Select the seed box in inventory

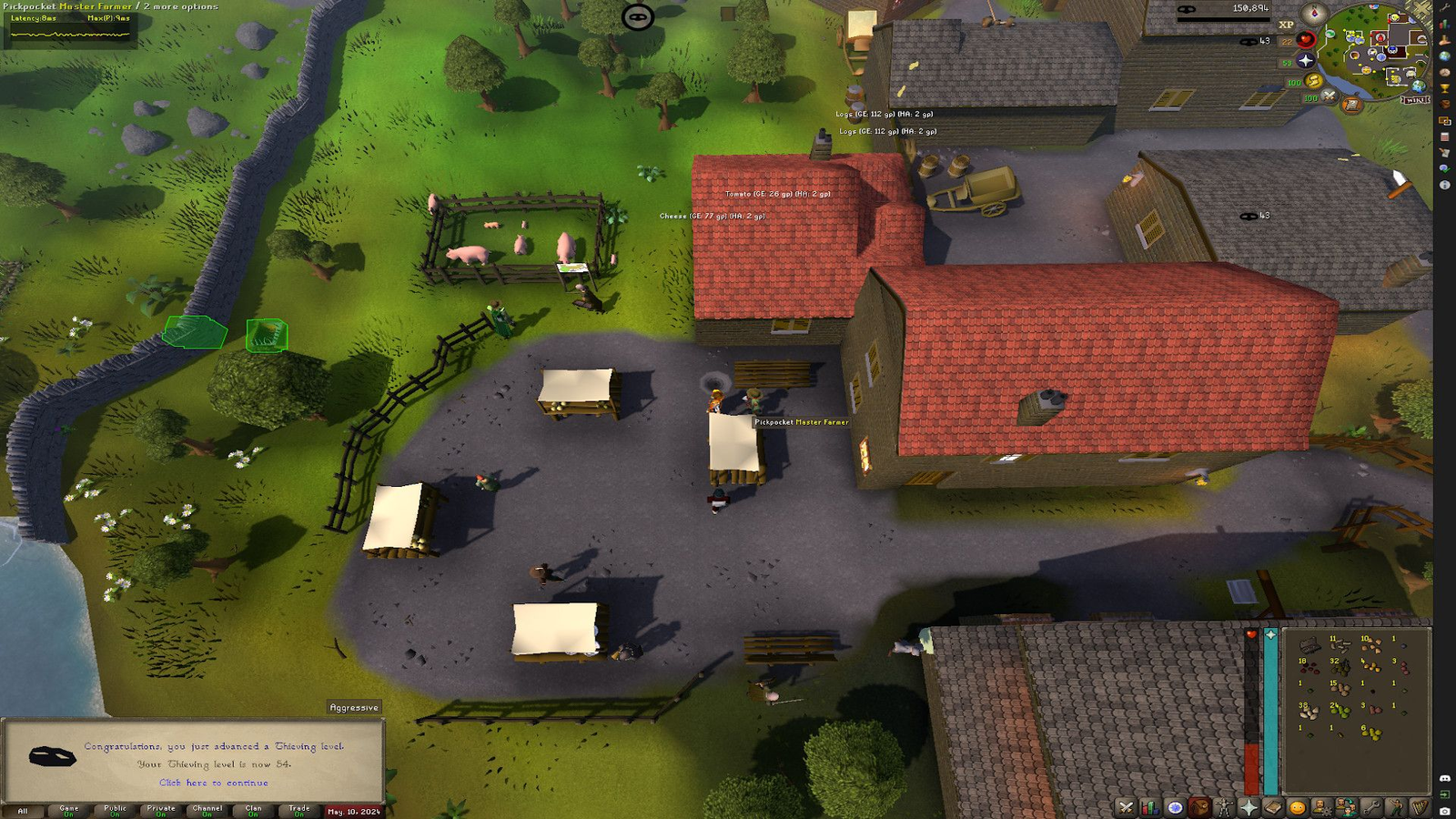coord(1309,646)
